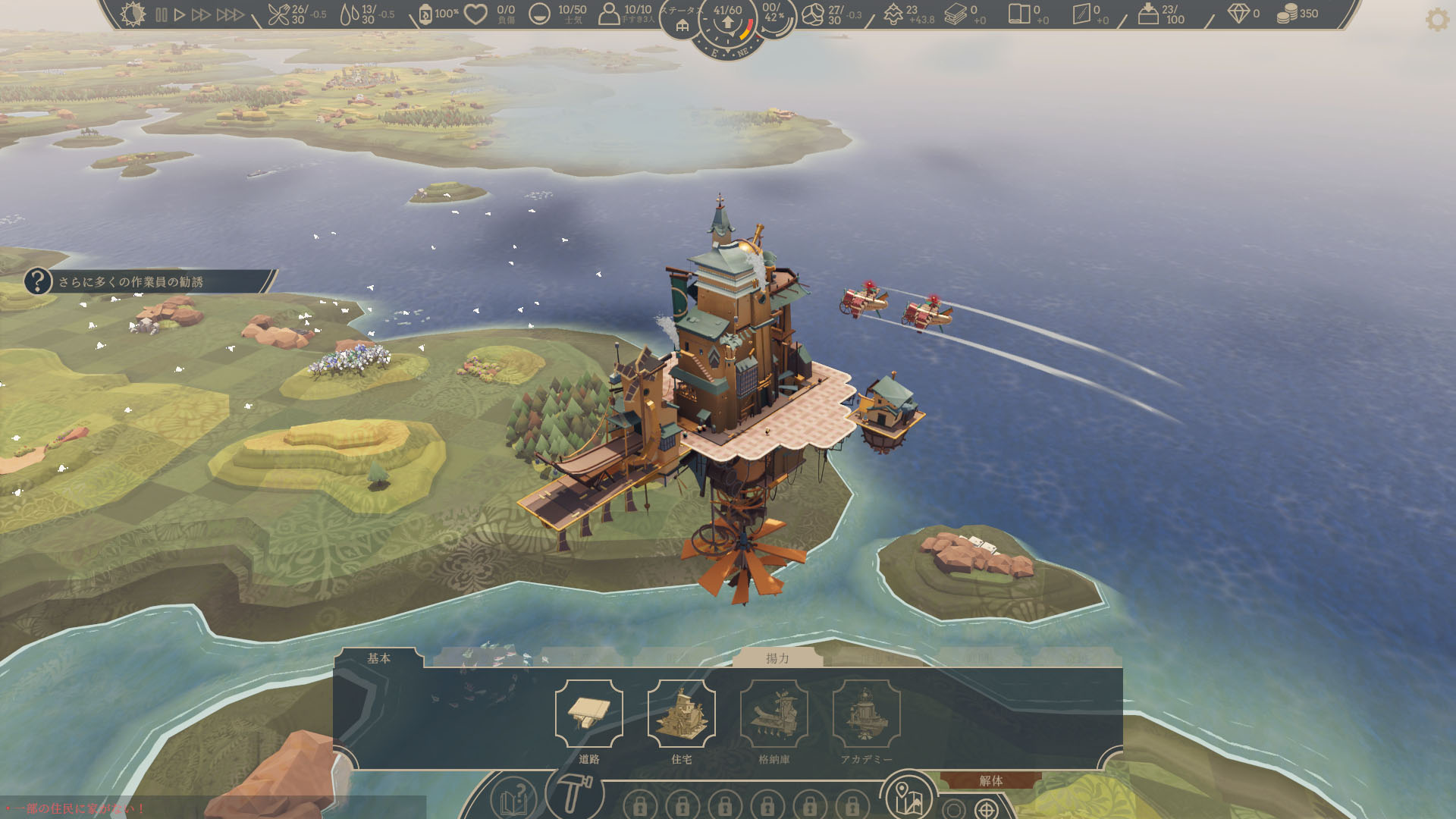Open the ステータス city status button
Screen dimensions: 1456x819
(682, 23)
